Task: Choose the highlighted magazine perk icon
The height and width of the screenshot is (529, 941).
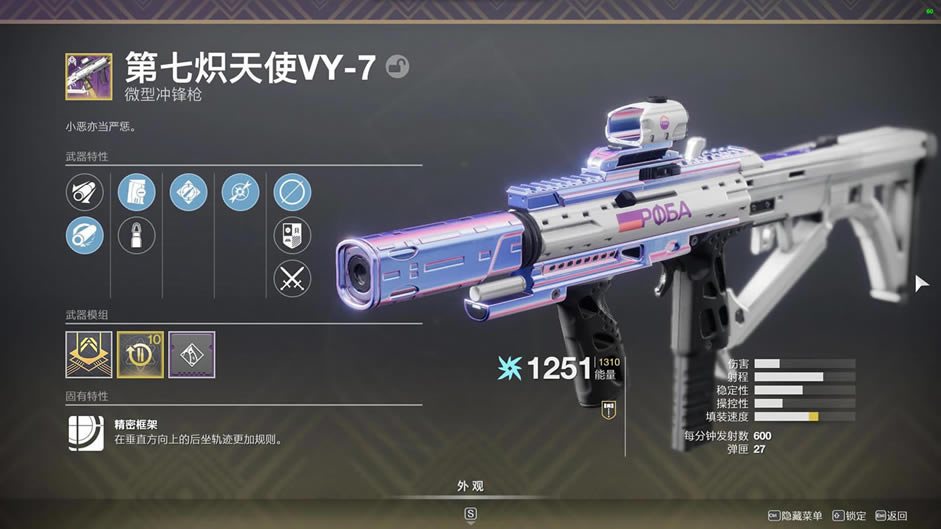Action: 136,192
